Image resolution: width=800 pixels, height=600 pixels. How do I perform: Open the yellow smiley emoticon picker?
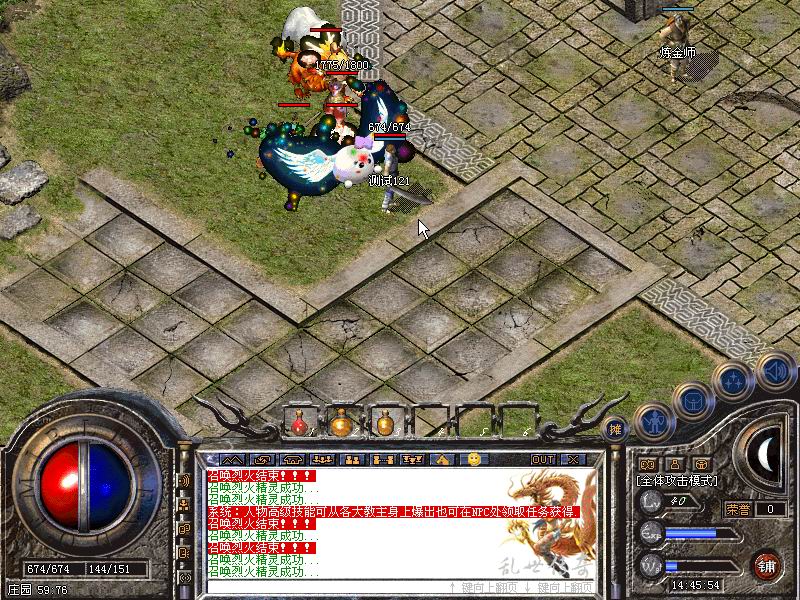tap(474, 459)
